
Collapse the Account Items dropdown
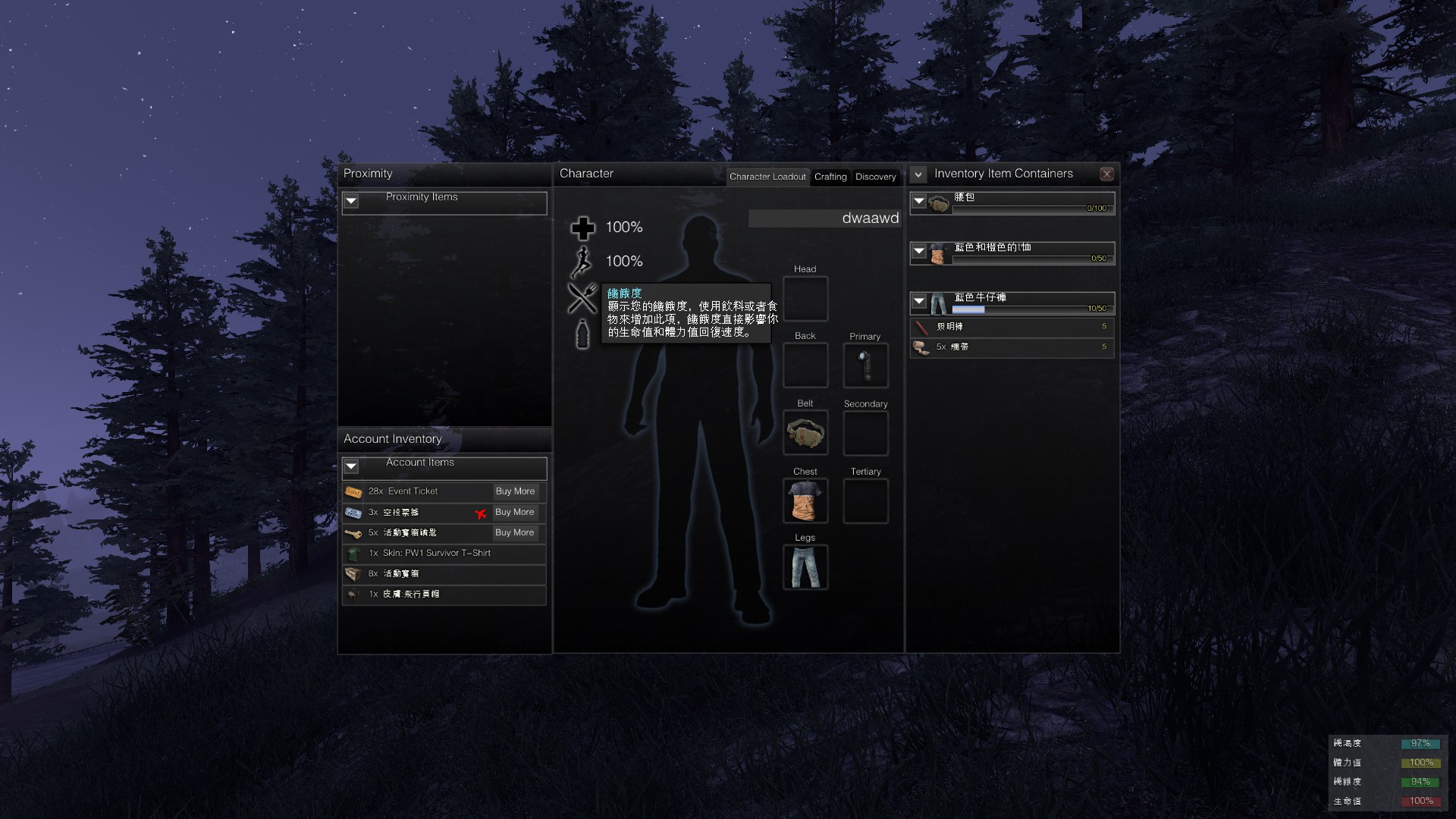click(x=351, y=467)
